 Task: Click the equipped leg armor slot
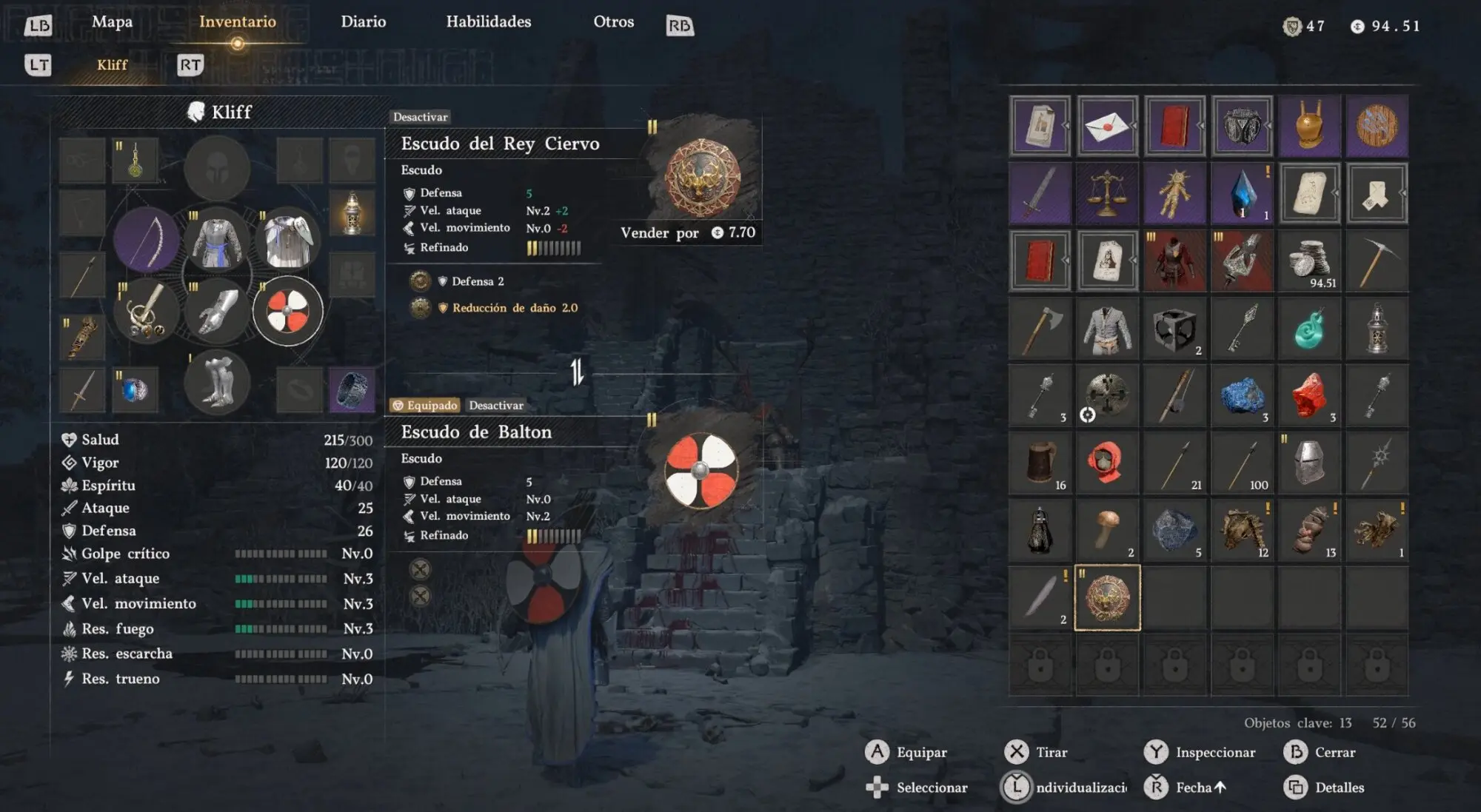pos(218,382)
